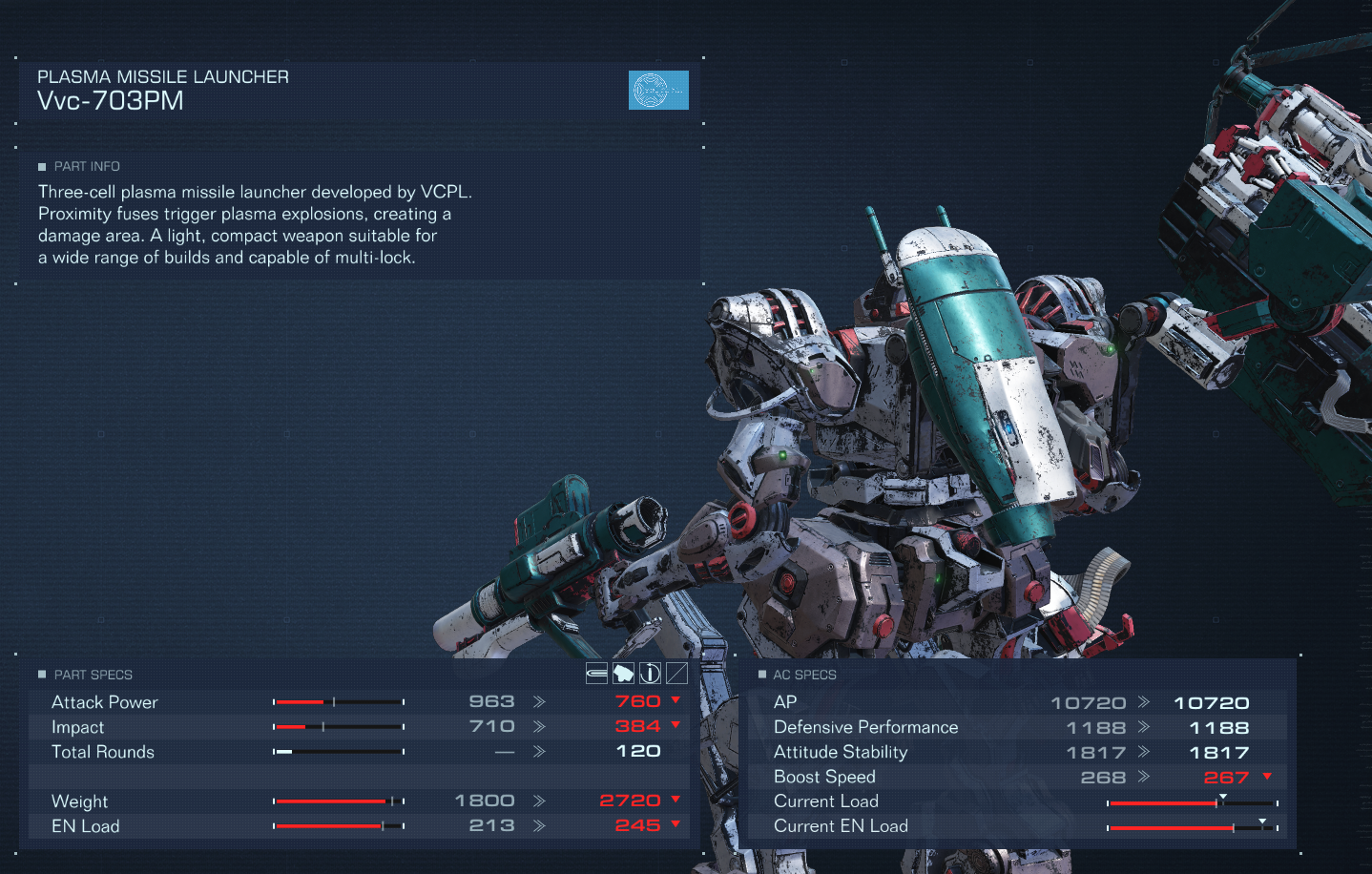1372x874 pixels.
Task: Click the chevron arrows next to Weight 1800
Action: (539, 801)
